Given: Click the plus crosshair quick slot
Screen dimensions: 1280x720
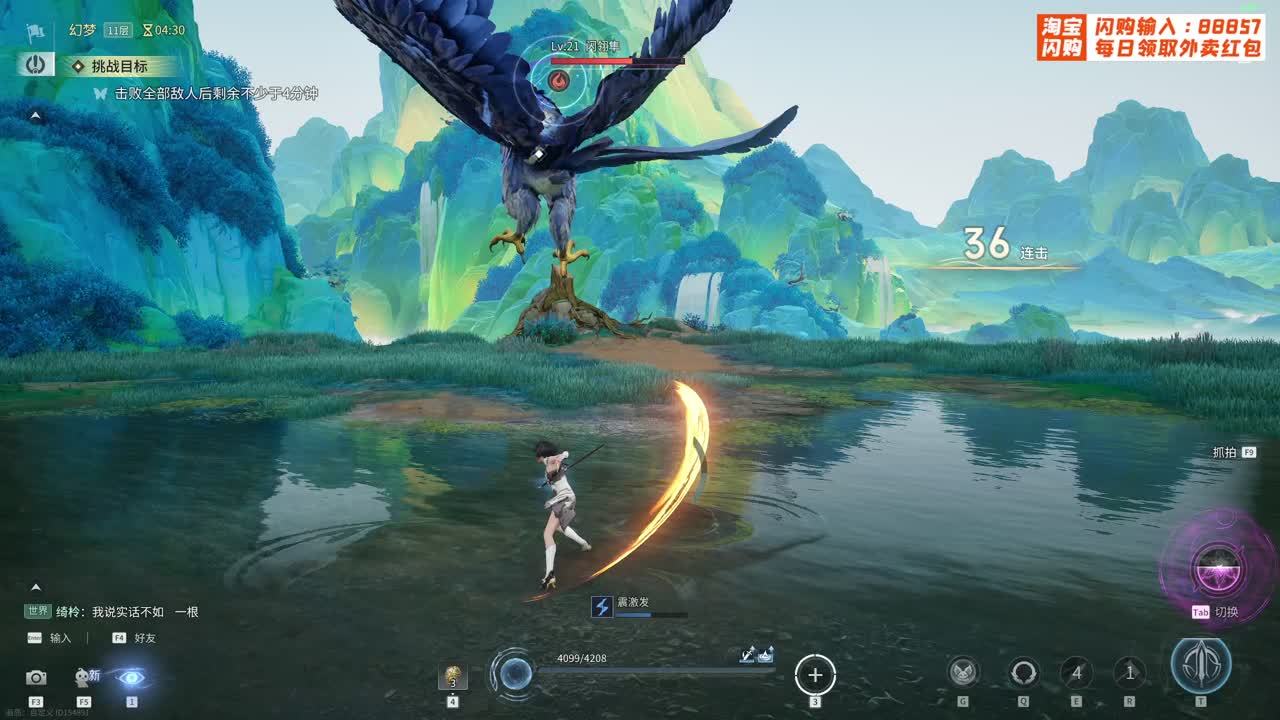Looking at the screenshot, I should [x=814, y=675].
